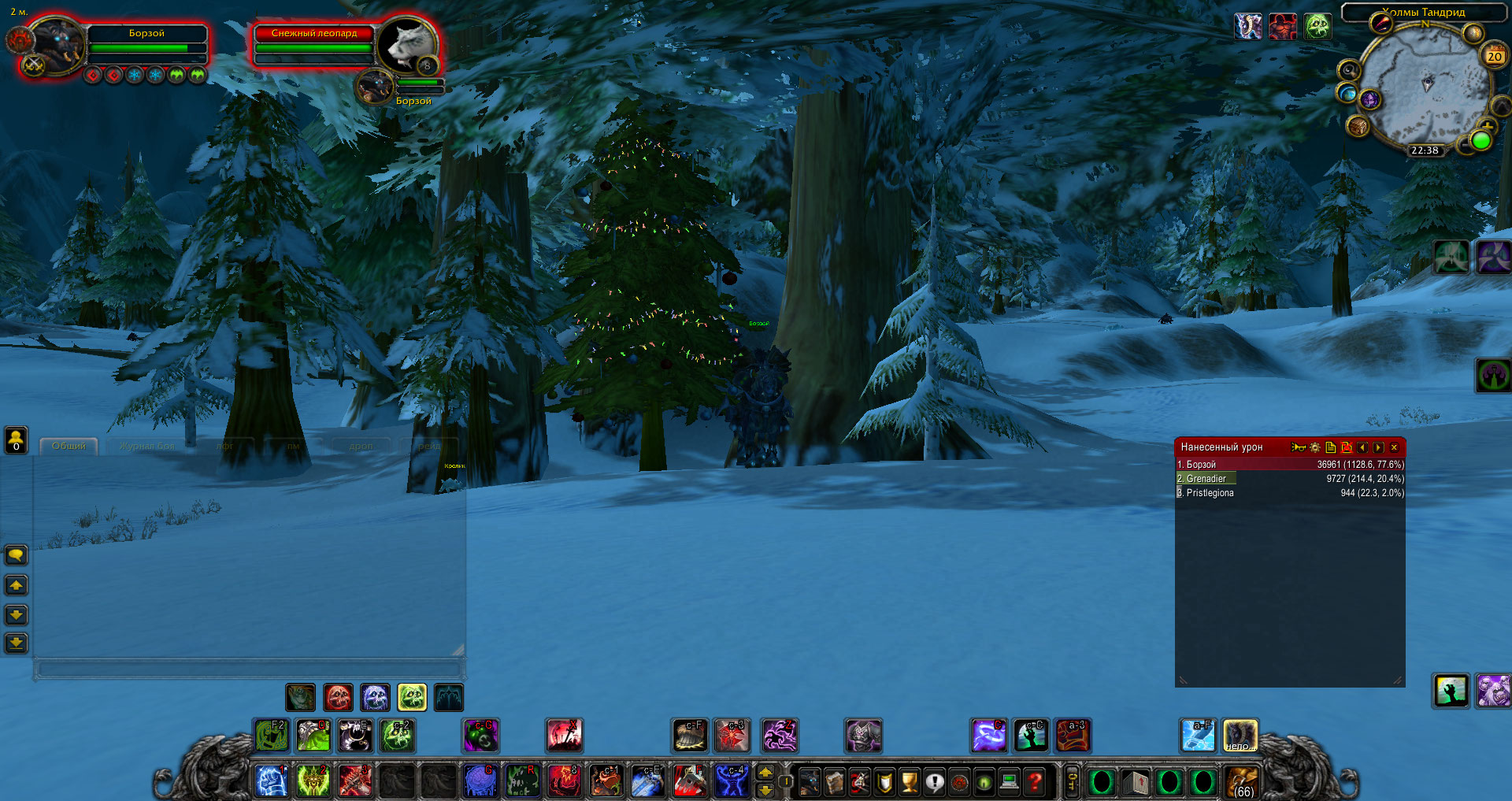Switch to the Общий chat tab

click(x=69, y=446)
